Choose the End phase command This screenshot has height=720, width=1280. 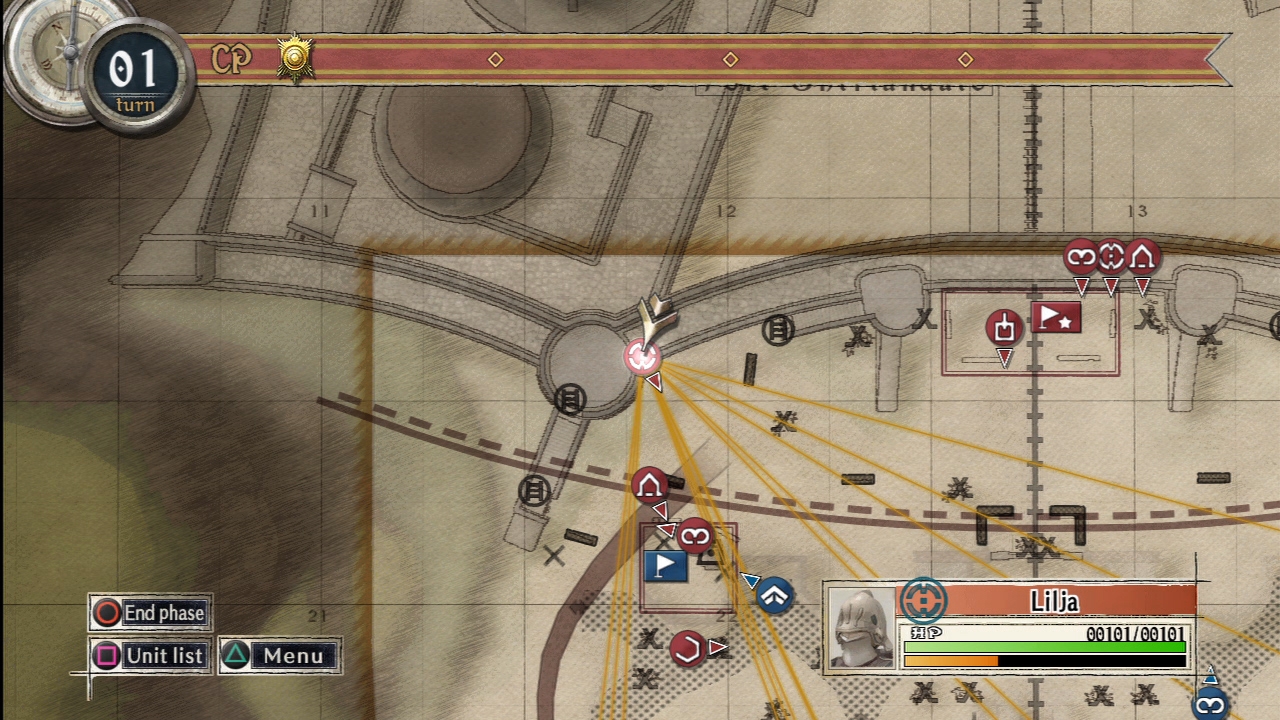[x=150, y=613]
